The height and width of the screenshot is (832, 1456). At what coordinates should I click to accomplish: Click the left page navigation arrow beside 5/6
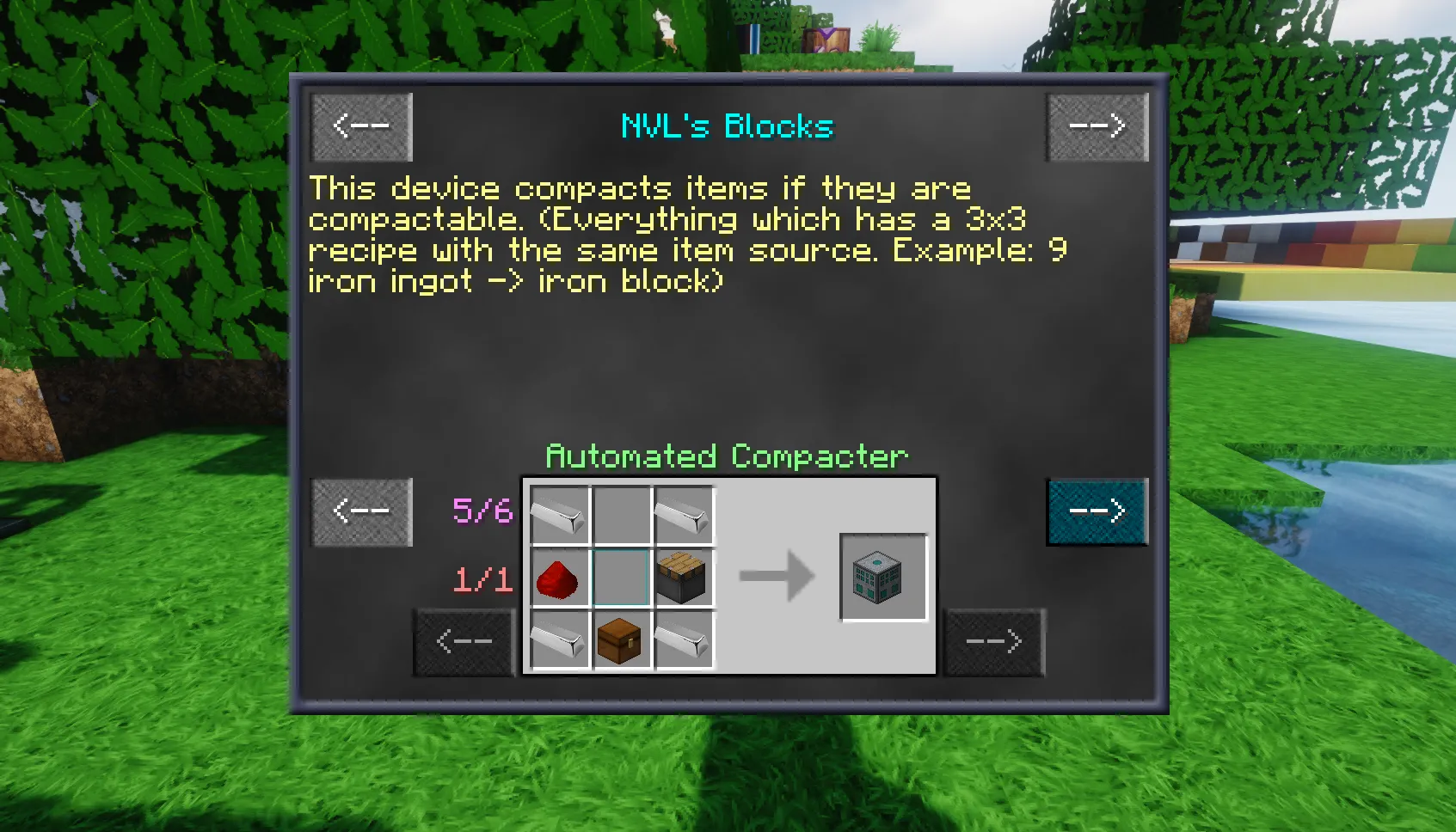coord(360,510)
